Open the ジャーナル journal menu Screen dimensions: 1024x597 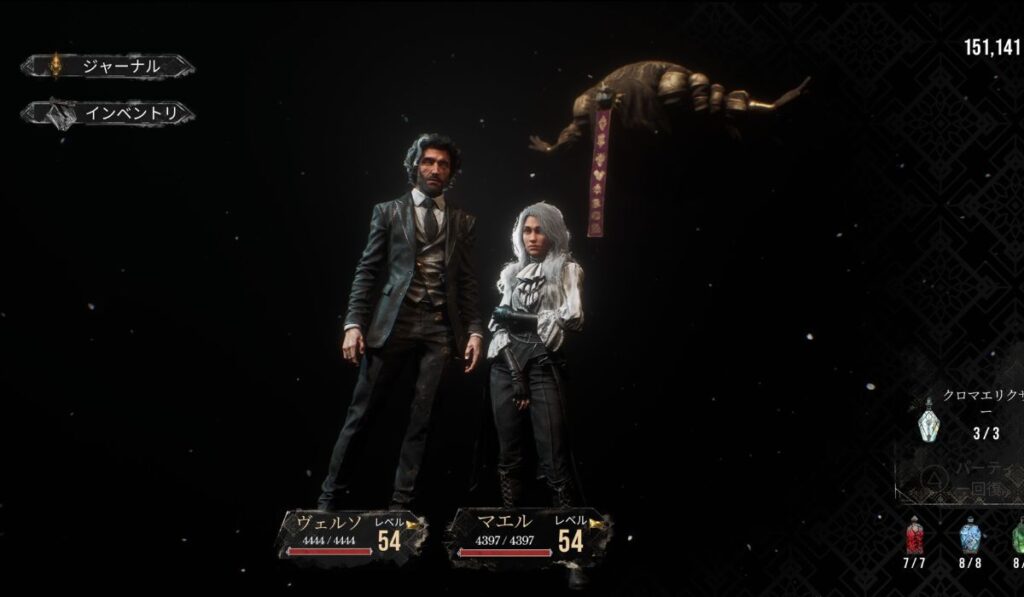(108, 67)
